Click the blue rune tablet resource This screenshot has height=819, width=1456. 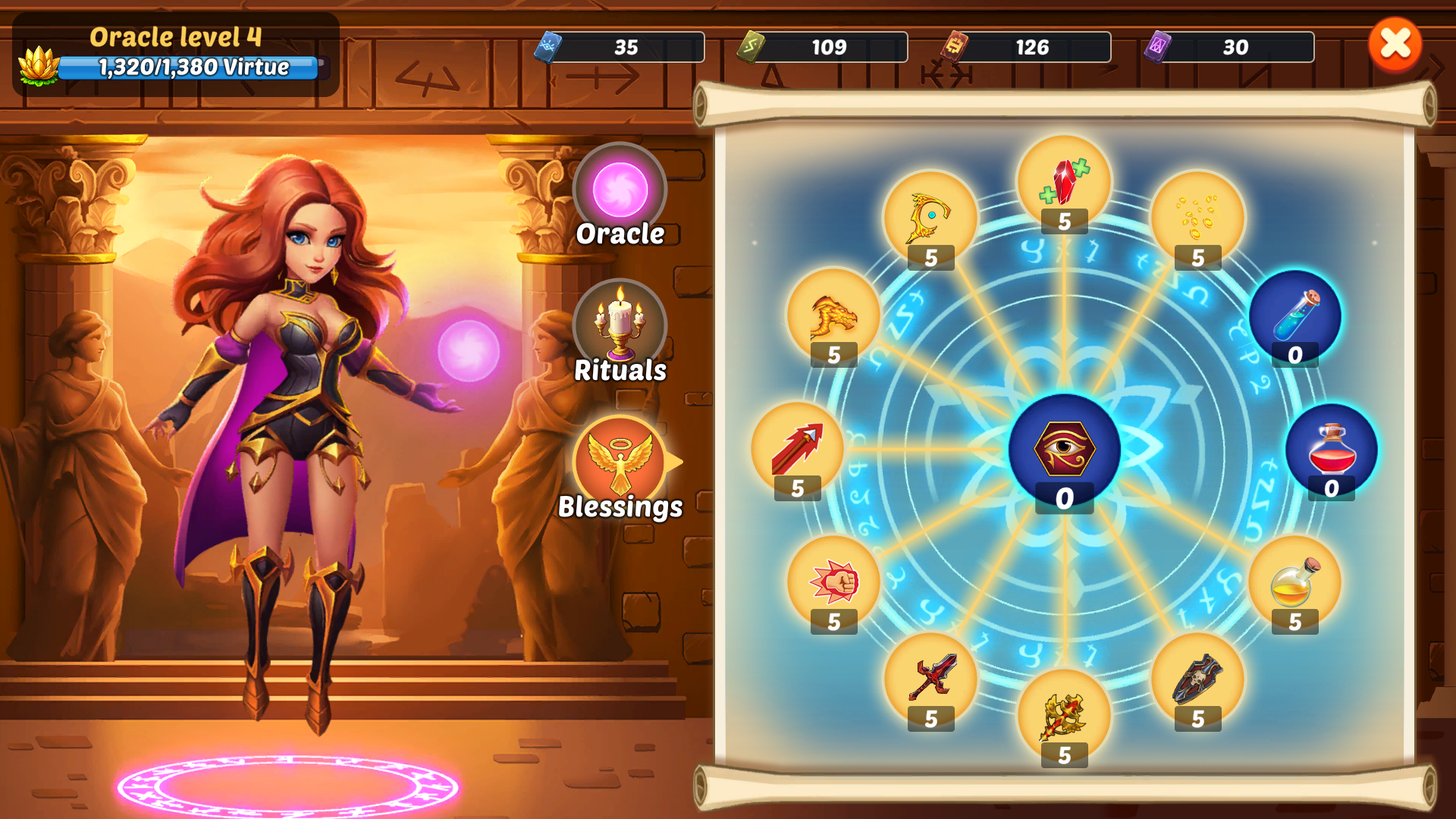point(548,47)
